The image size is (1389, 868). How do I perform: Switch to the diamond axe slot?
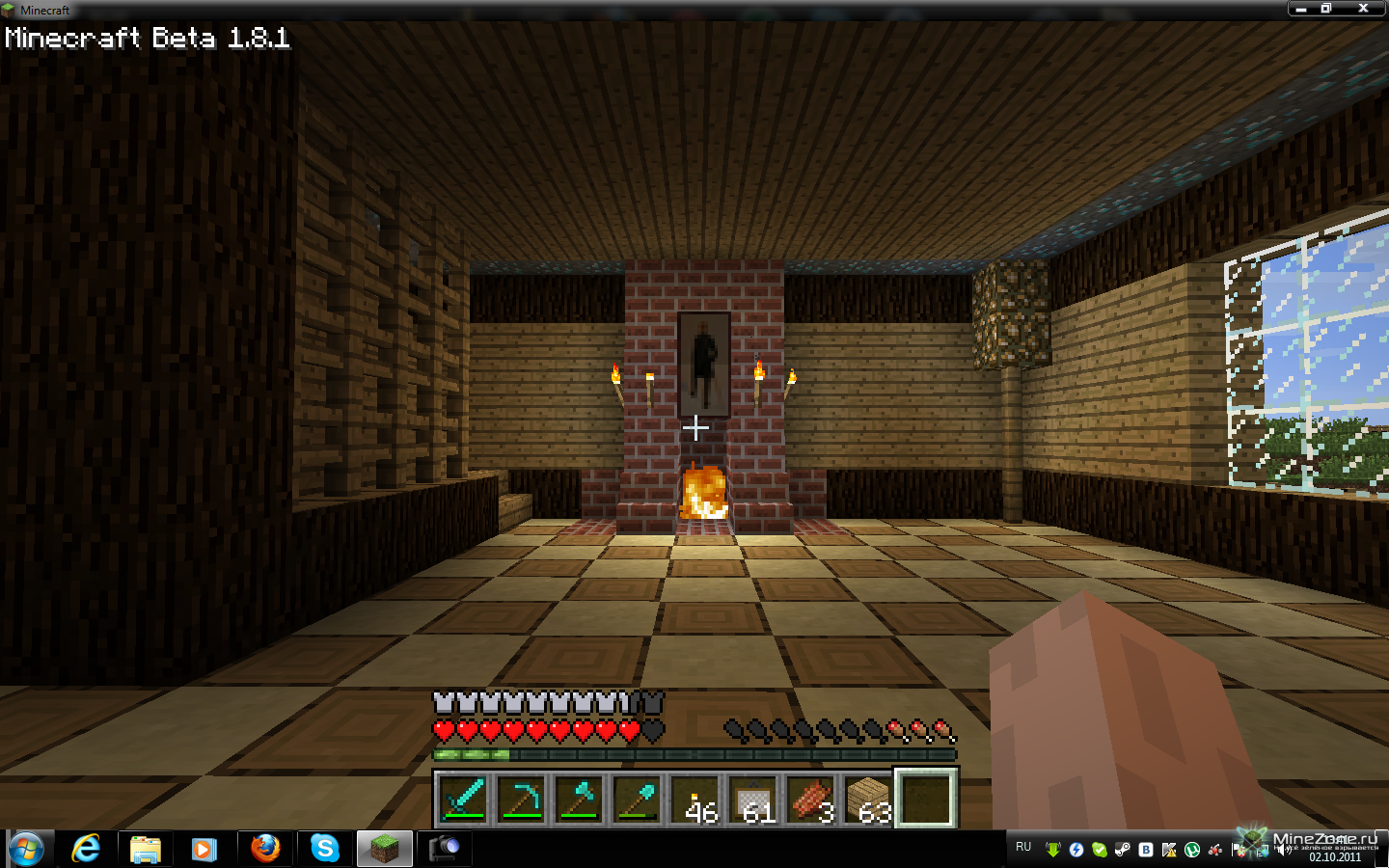coord(580,799)
